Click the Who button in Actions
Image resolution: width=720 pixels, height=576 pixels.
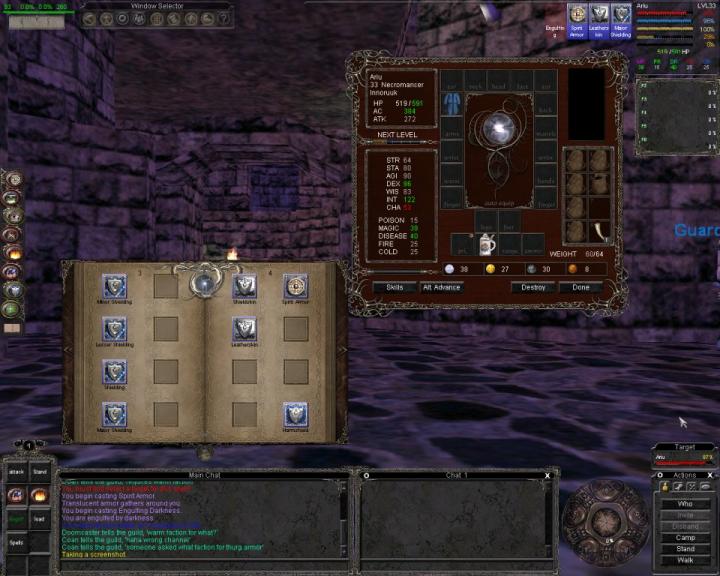pos(685,504)
